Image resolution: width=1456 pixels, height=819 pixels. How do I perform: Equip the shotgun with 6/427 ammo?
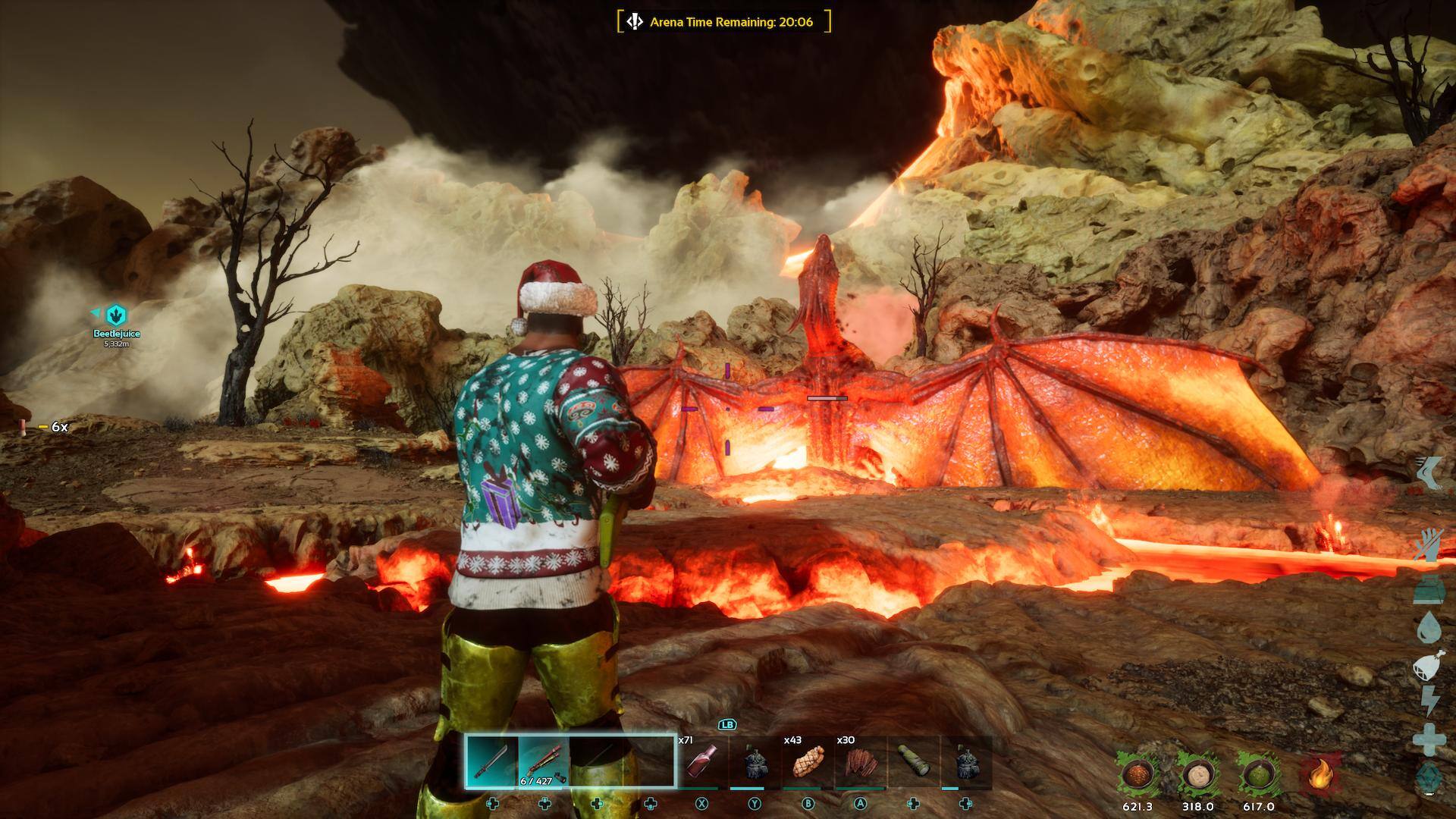click(544, 761)
